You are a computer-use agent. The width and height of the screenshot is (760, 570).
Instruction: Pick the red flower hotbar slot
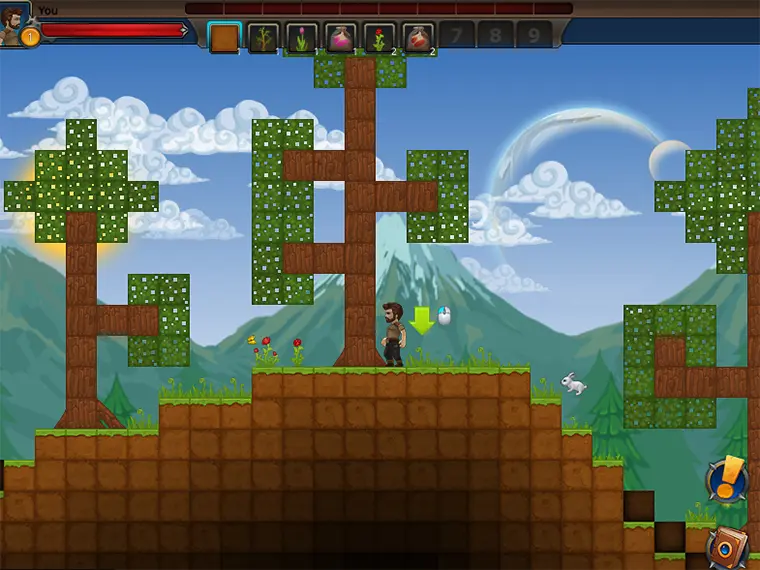point(379,37)
